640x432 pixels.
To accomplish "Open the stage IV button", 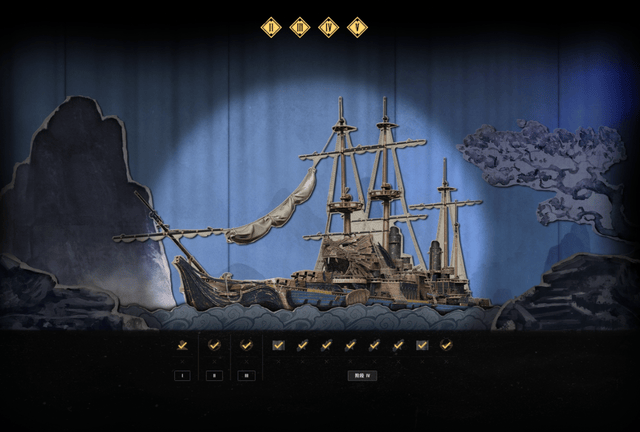I will pyautogui.click(x=362, y=376).
